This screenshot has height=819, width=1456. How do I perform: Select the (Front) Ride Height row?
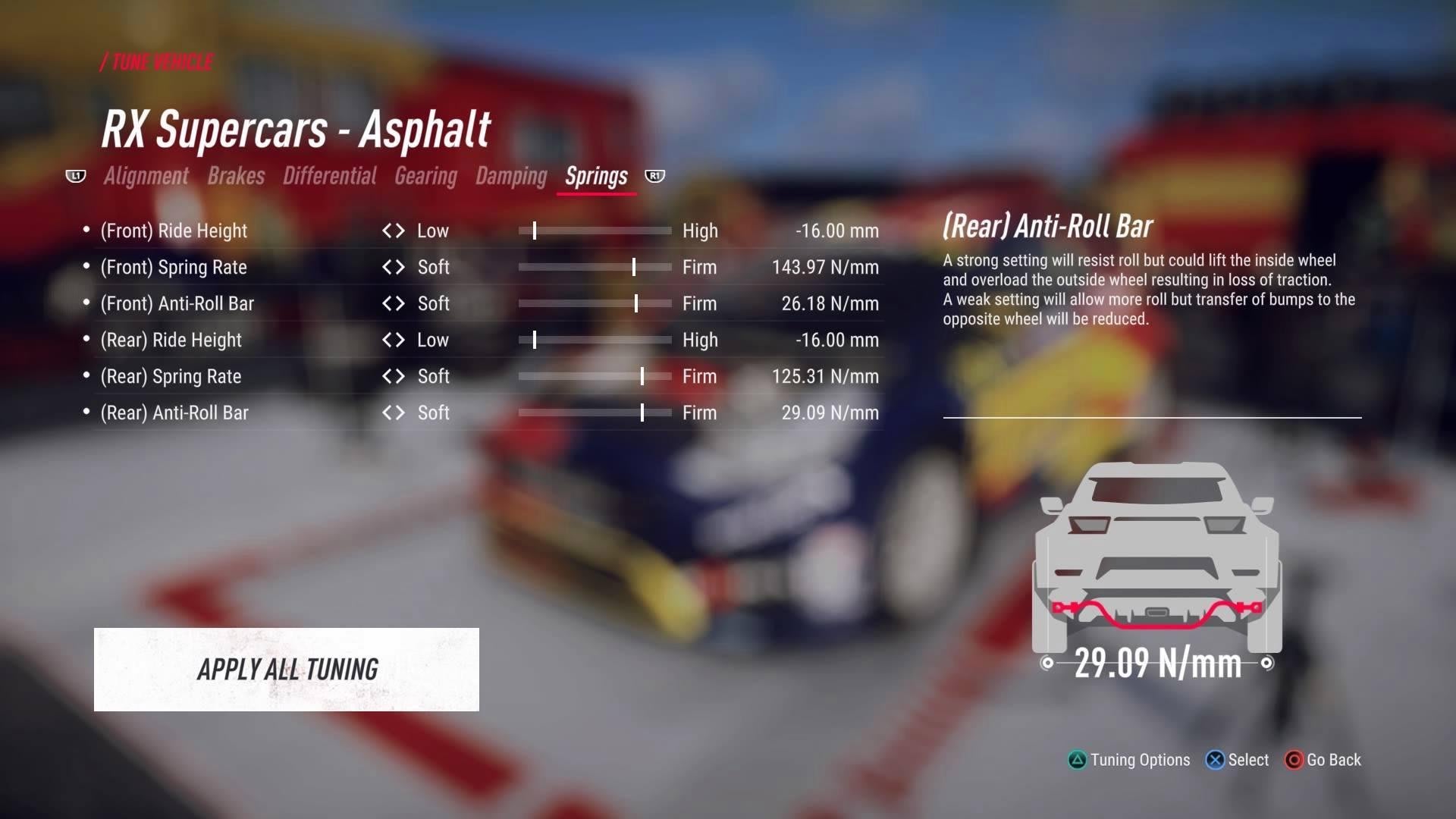[x=174, y=231]
